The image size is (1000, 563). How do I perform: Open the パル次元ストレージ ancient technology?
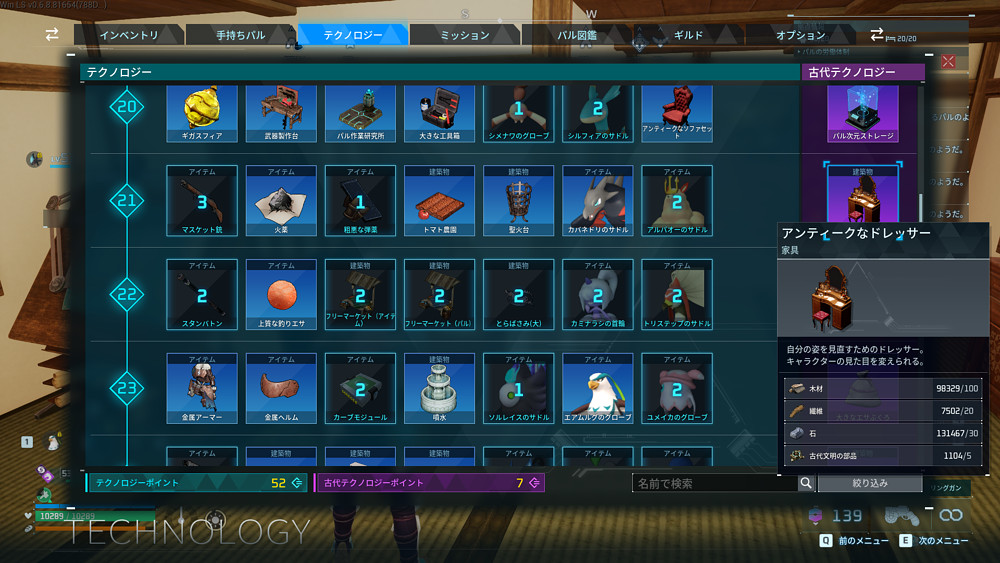coord(863,113)
